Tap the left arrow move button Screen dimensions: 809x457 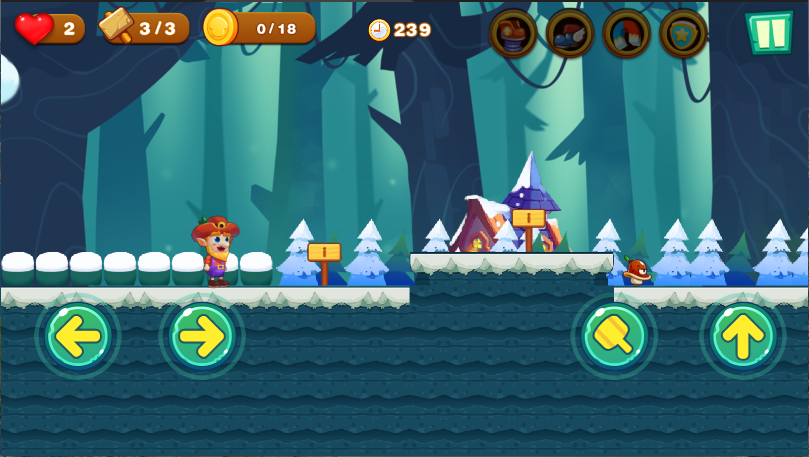pyautogui.click(x=78, y=337)
